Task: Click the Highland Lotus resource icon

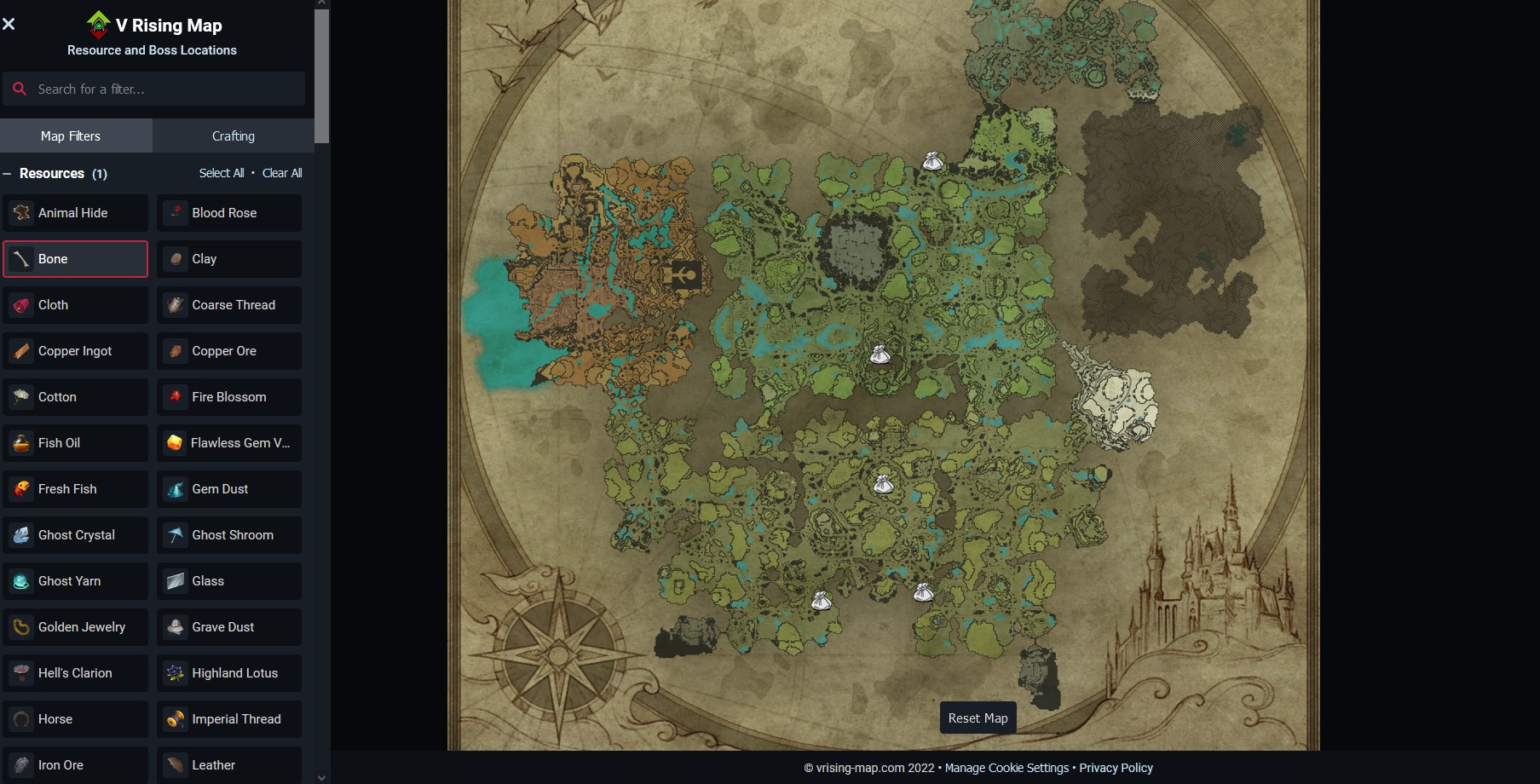Action: [175, 672]
